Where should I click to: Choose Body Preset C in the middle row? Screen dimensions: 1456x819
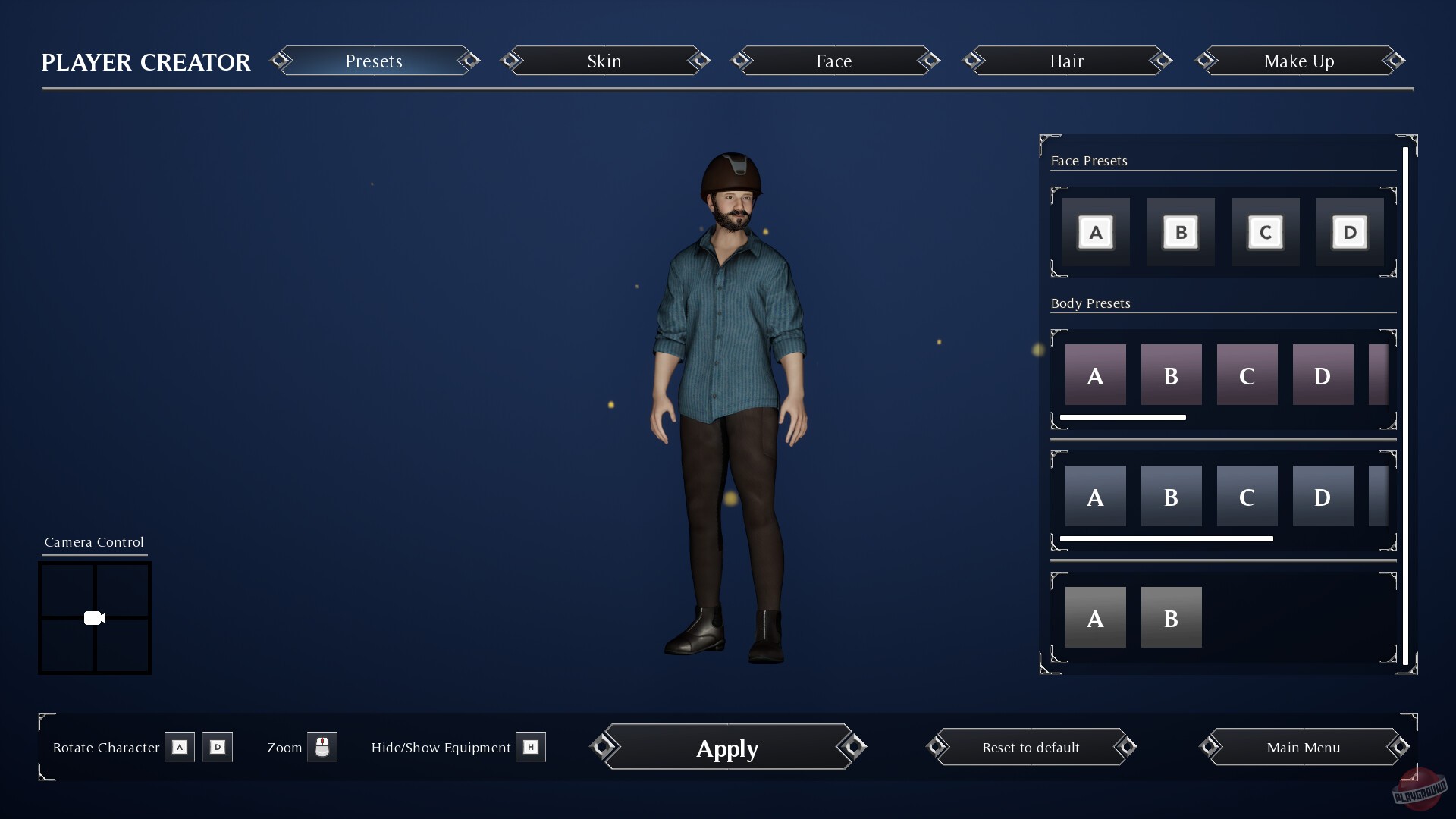point(1247,496)
